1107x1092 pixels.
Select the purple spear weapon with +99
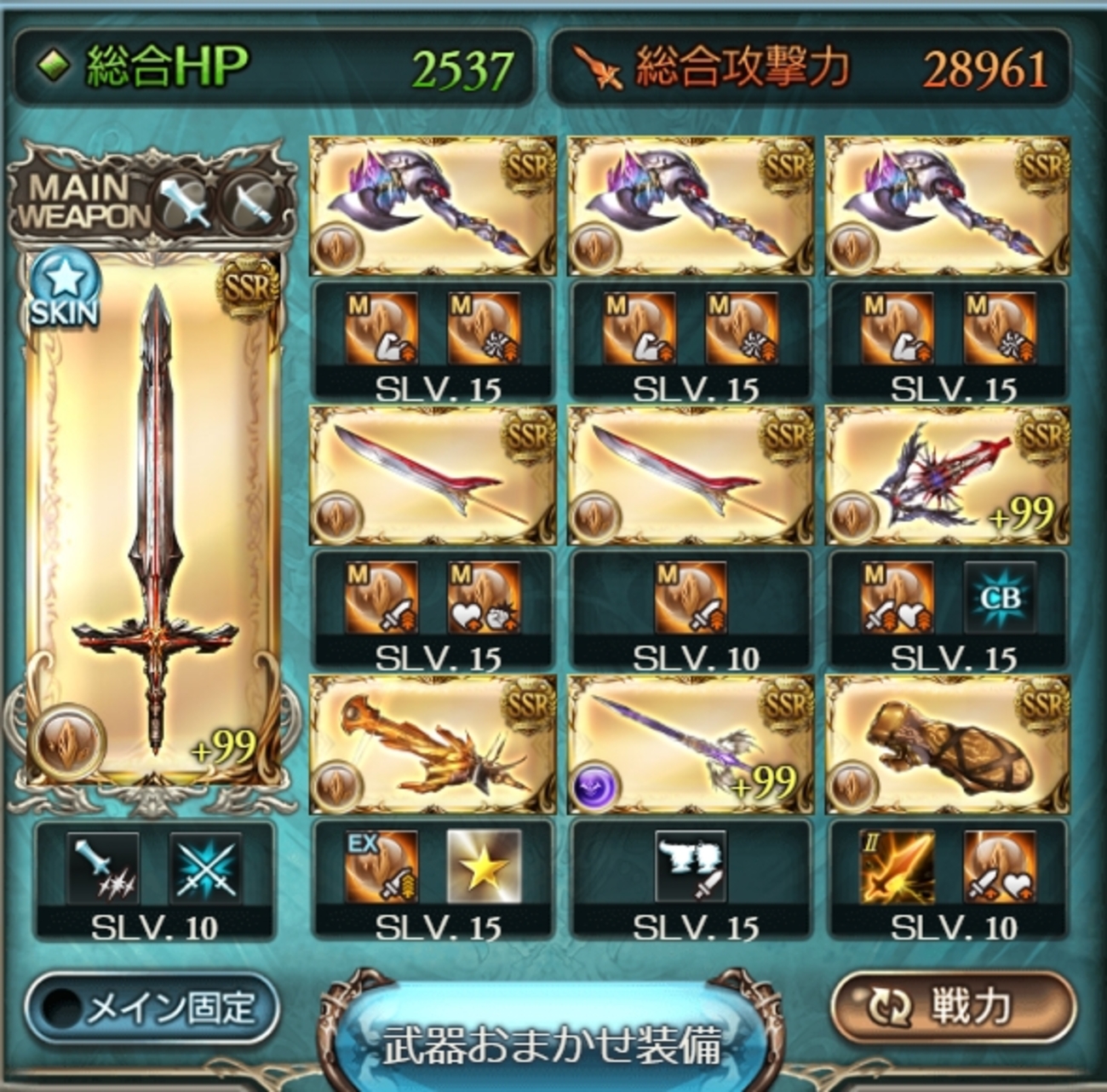click(x=690, y=744)
